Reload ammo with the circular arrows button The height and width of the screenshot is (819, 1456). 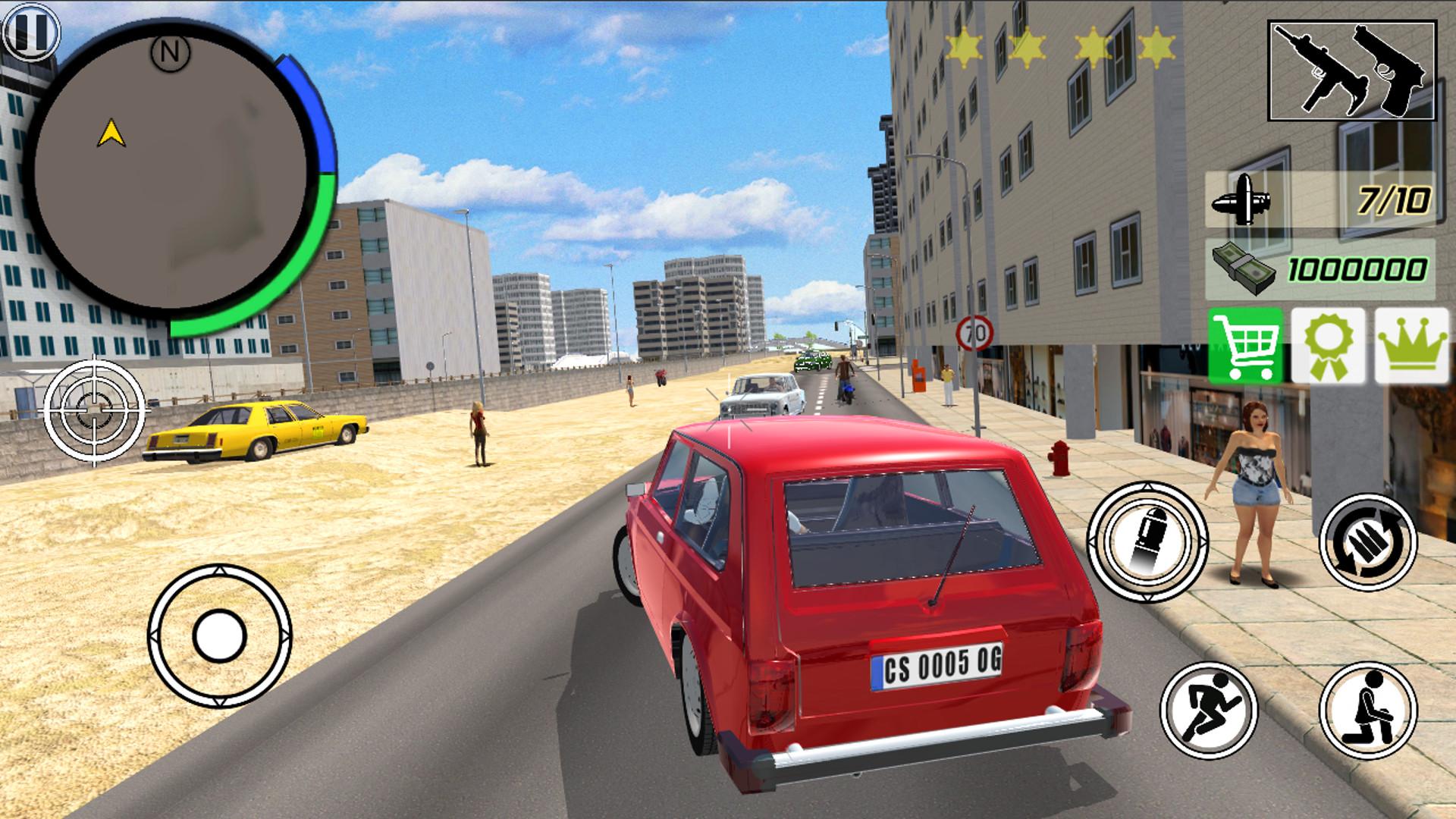click(x=1367, y=541)
